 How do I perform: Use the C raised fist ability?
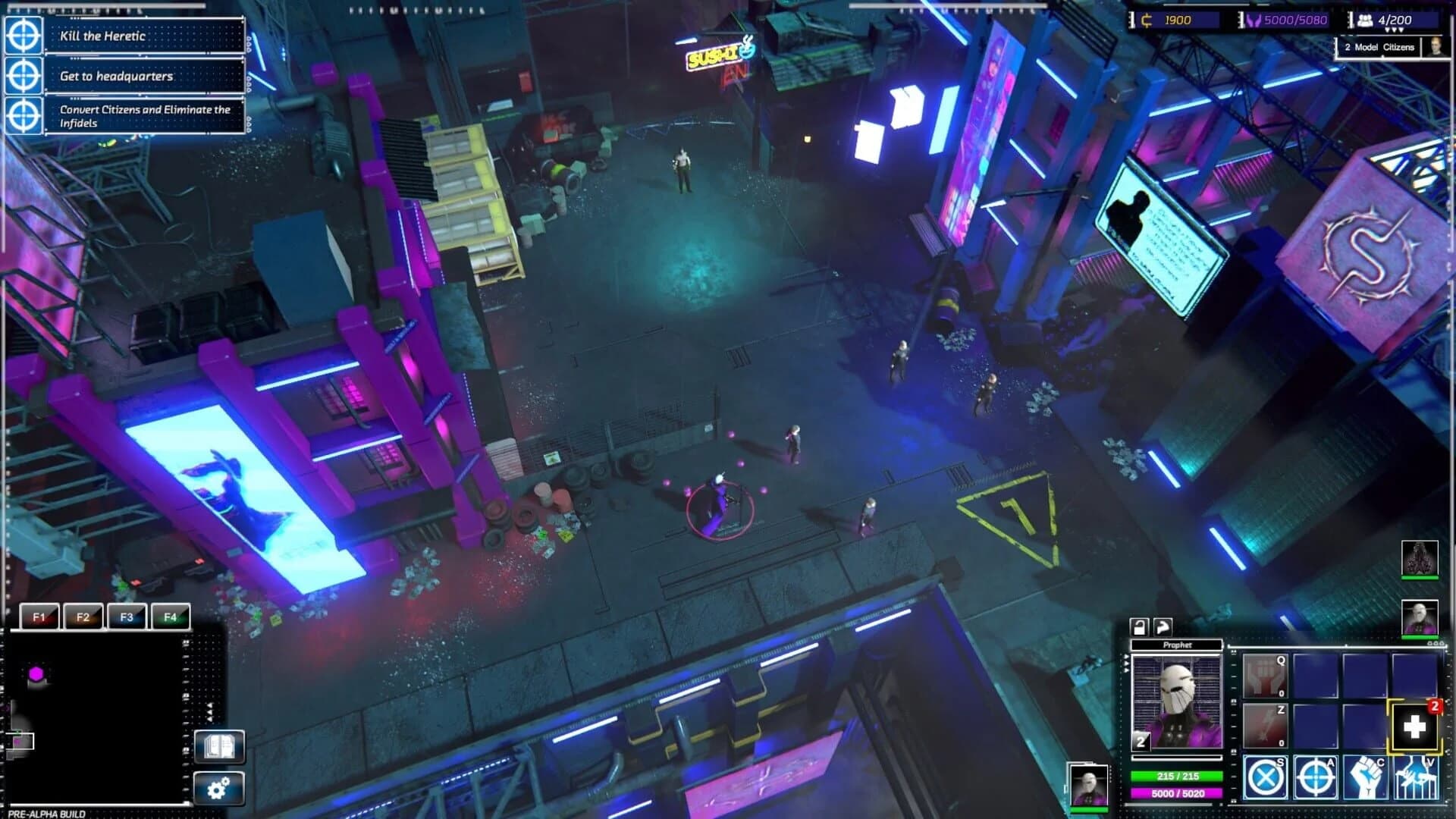coord(1367,778)
